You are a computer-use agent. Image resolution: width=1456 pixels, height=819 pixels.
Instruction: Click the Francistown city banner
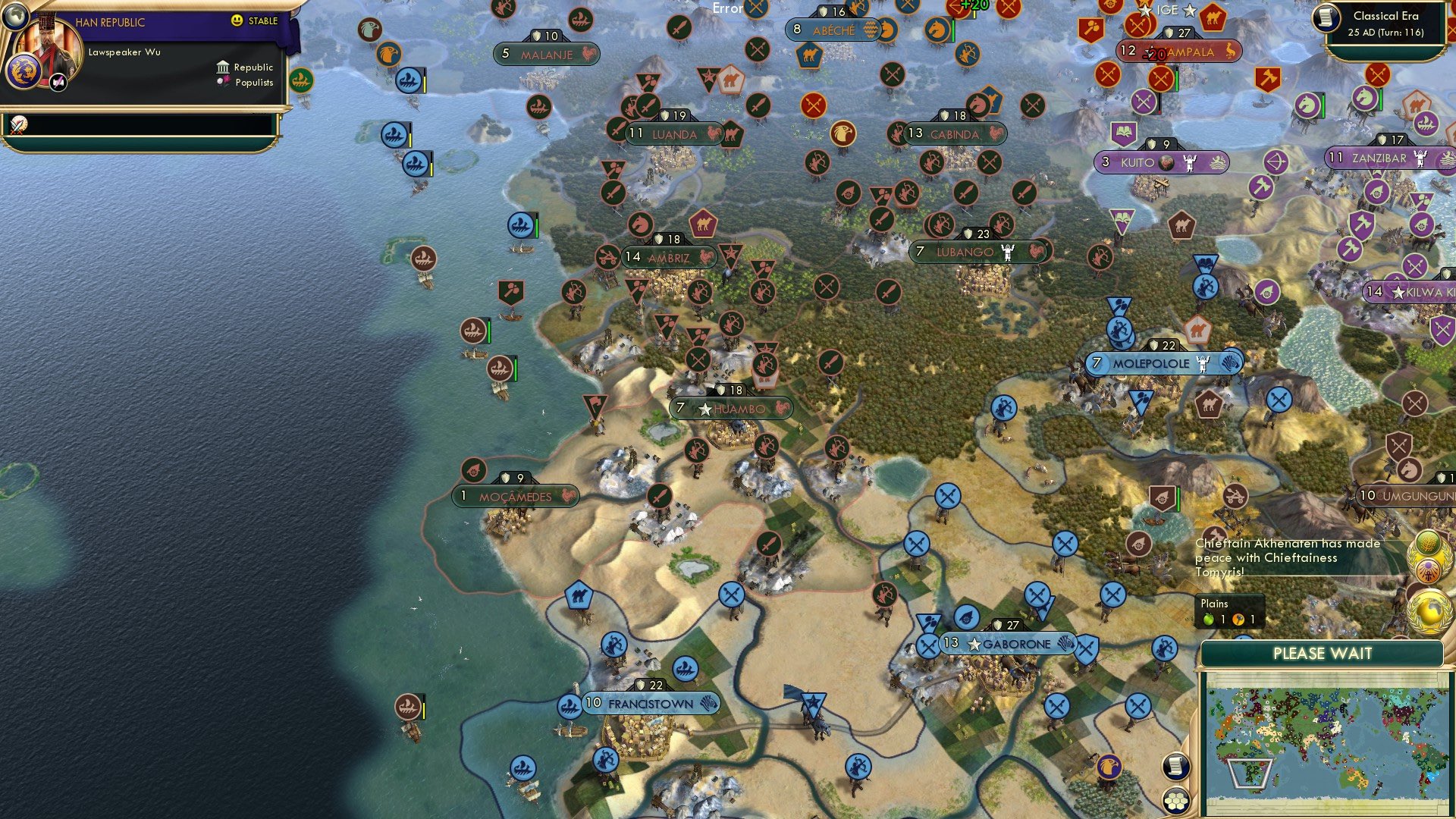click(x=650, y=703)
